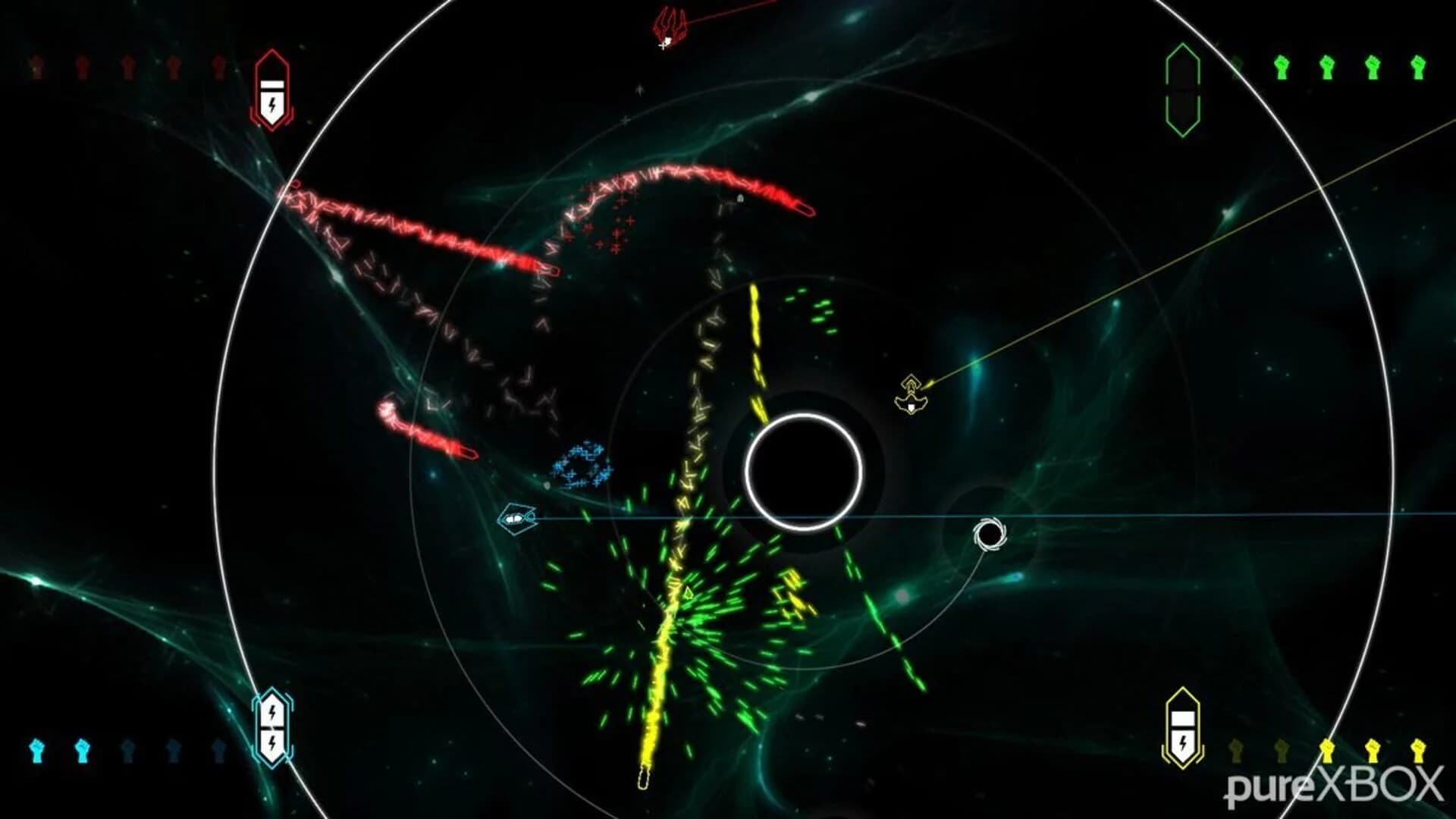The image size is (1456, 819).
Task: Click the blue ship on the left orbit
Action: (518, 519)
